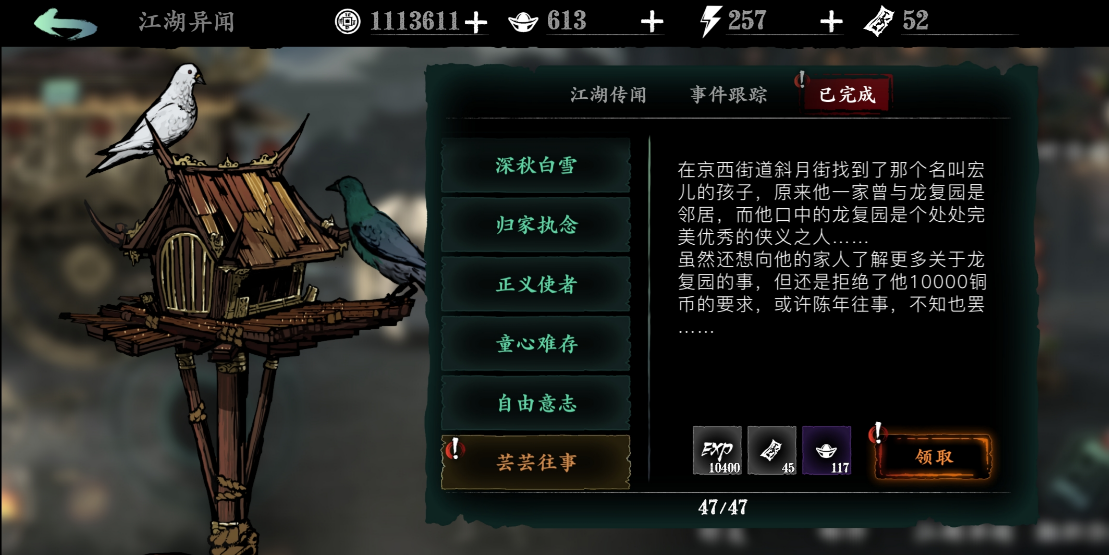This screenshot has width=1109, height=555.
Task: View the 童心难存 entry
Action: click(536, 344)
